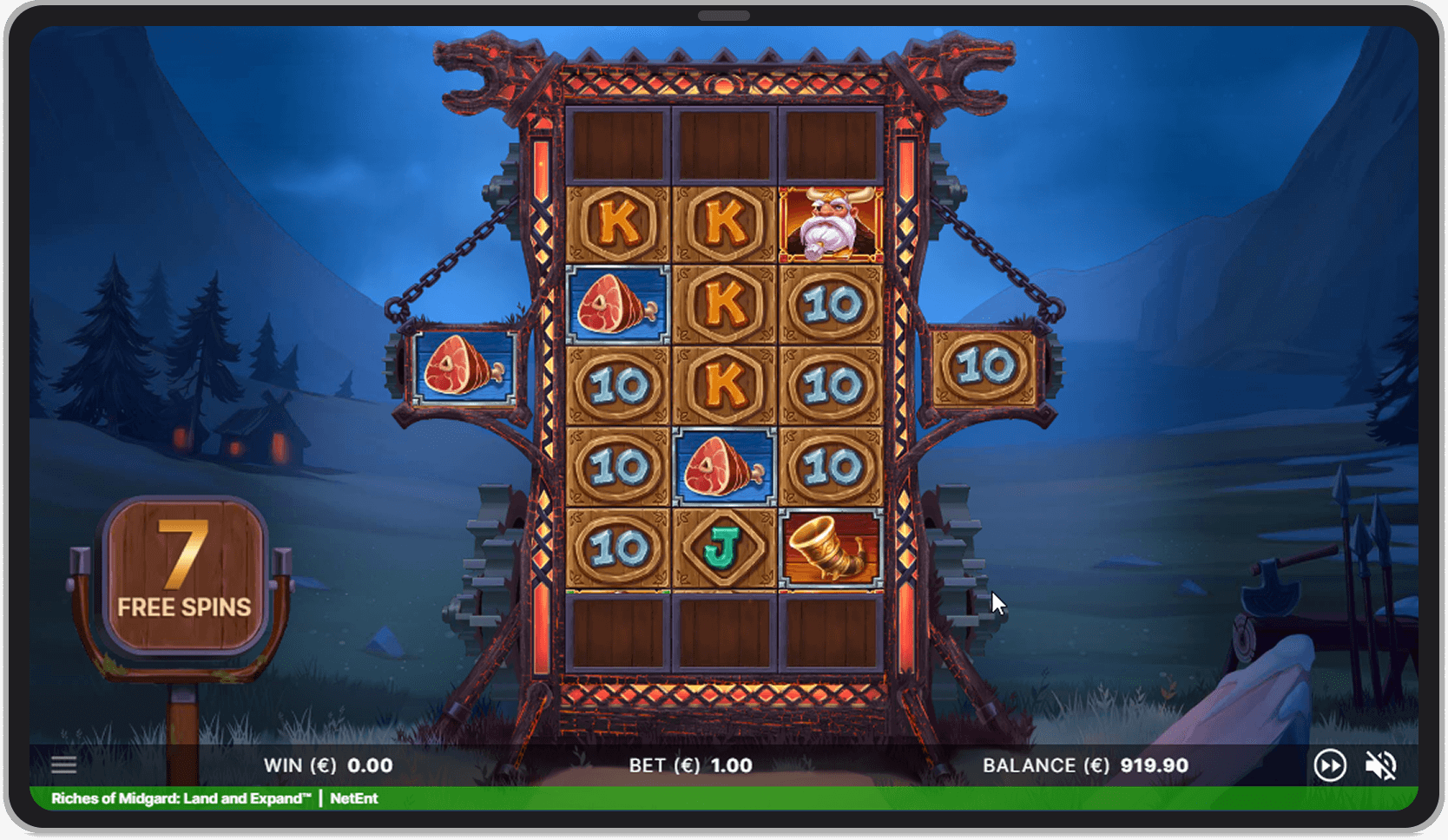Open balance details by clicking BALANCE display

(x=1083, y=765)
